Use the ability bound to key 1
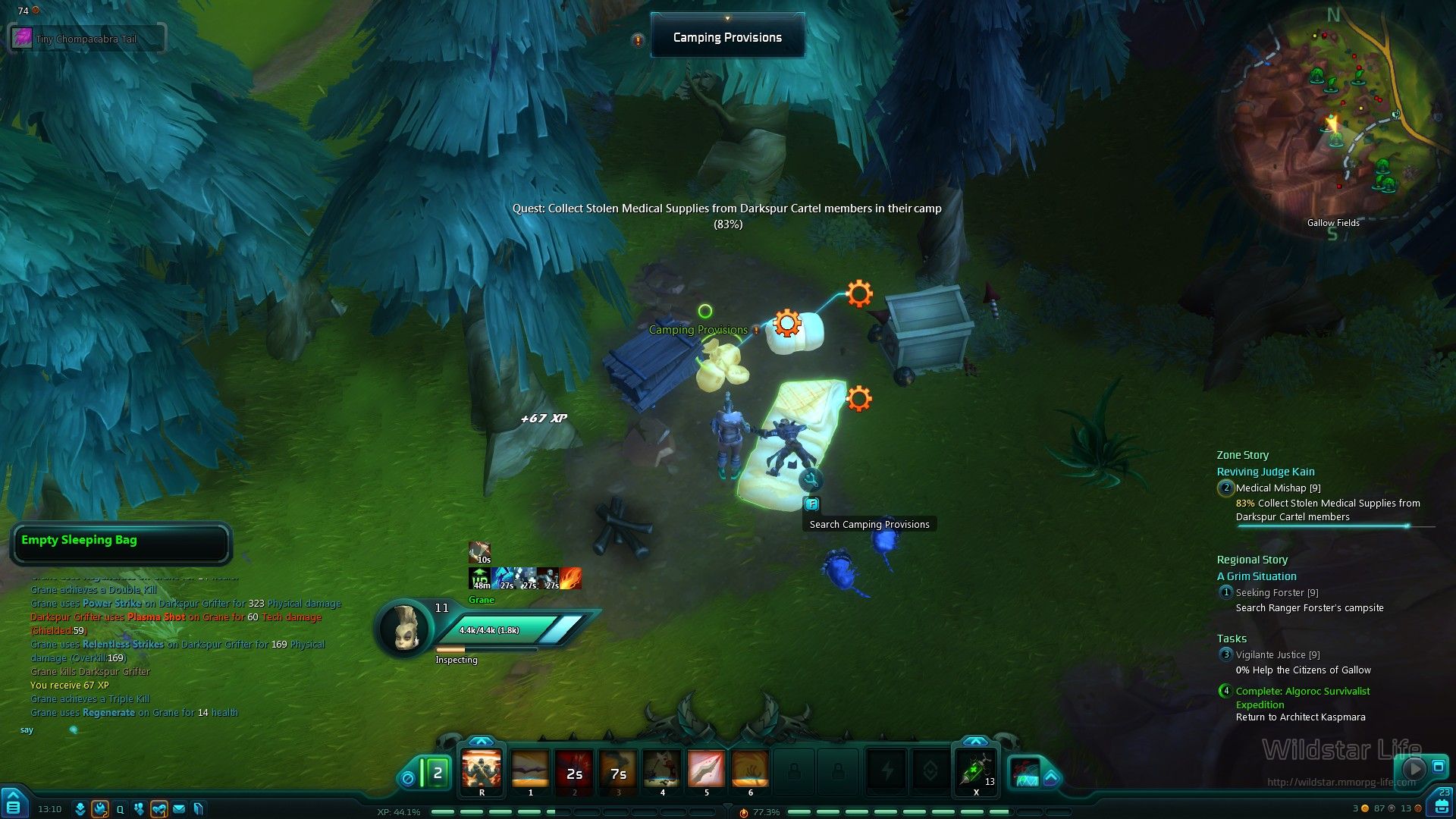The width and height of the screenshot is (1456, 819). click(x=530, y=769)
